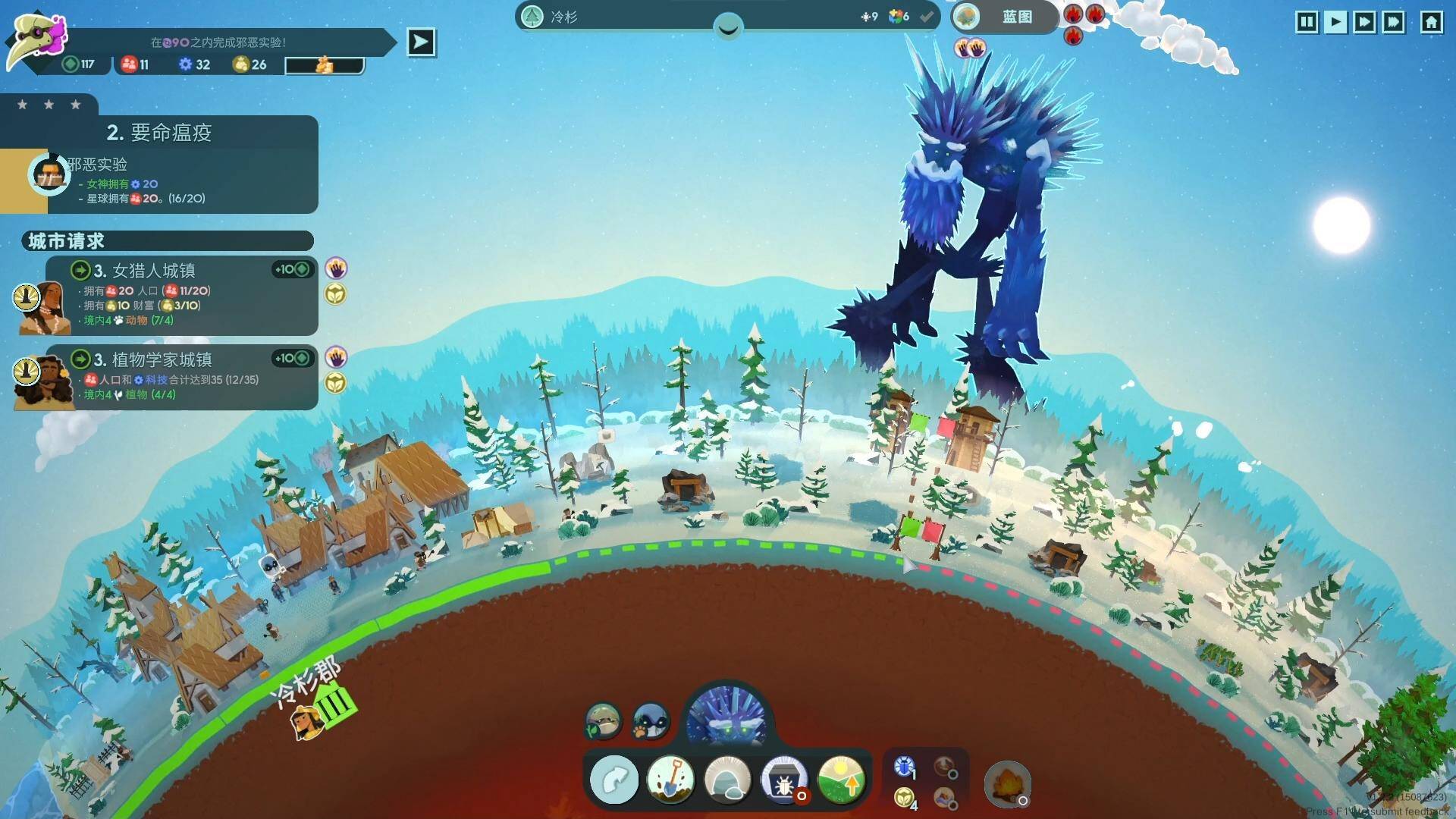Screen dimensions: 1456x819
Task: Use the shovel dig ability
Action: (670, 780)
